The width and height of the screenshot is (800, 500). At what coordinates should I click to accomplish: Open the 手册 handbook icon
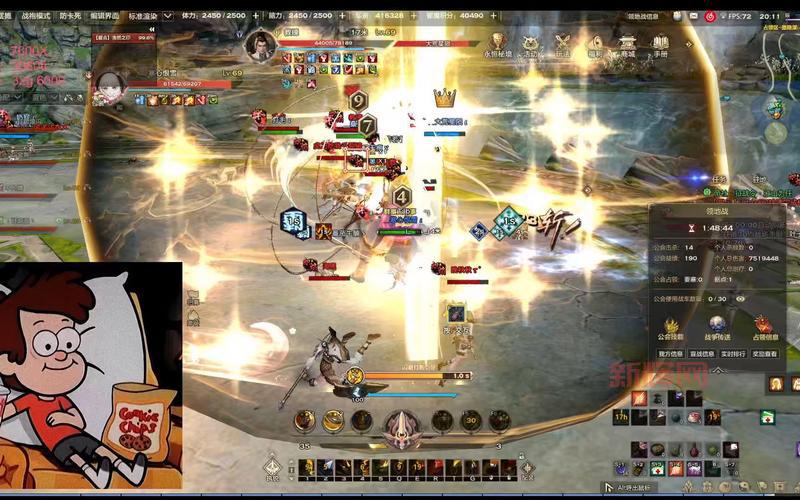pos(661,44)
